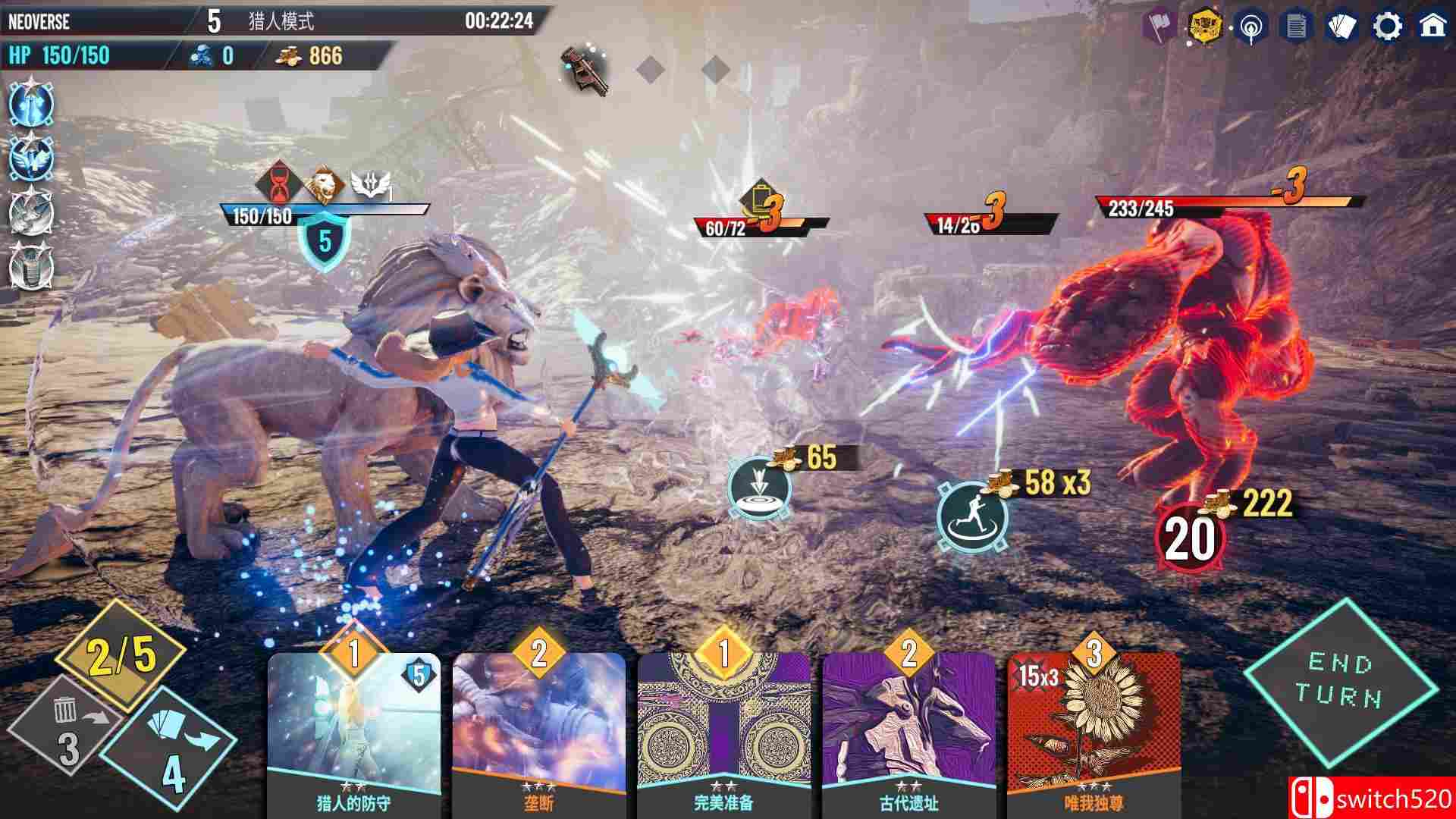Click the surrender flag icon

tap(1156, 27)
